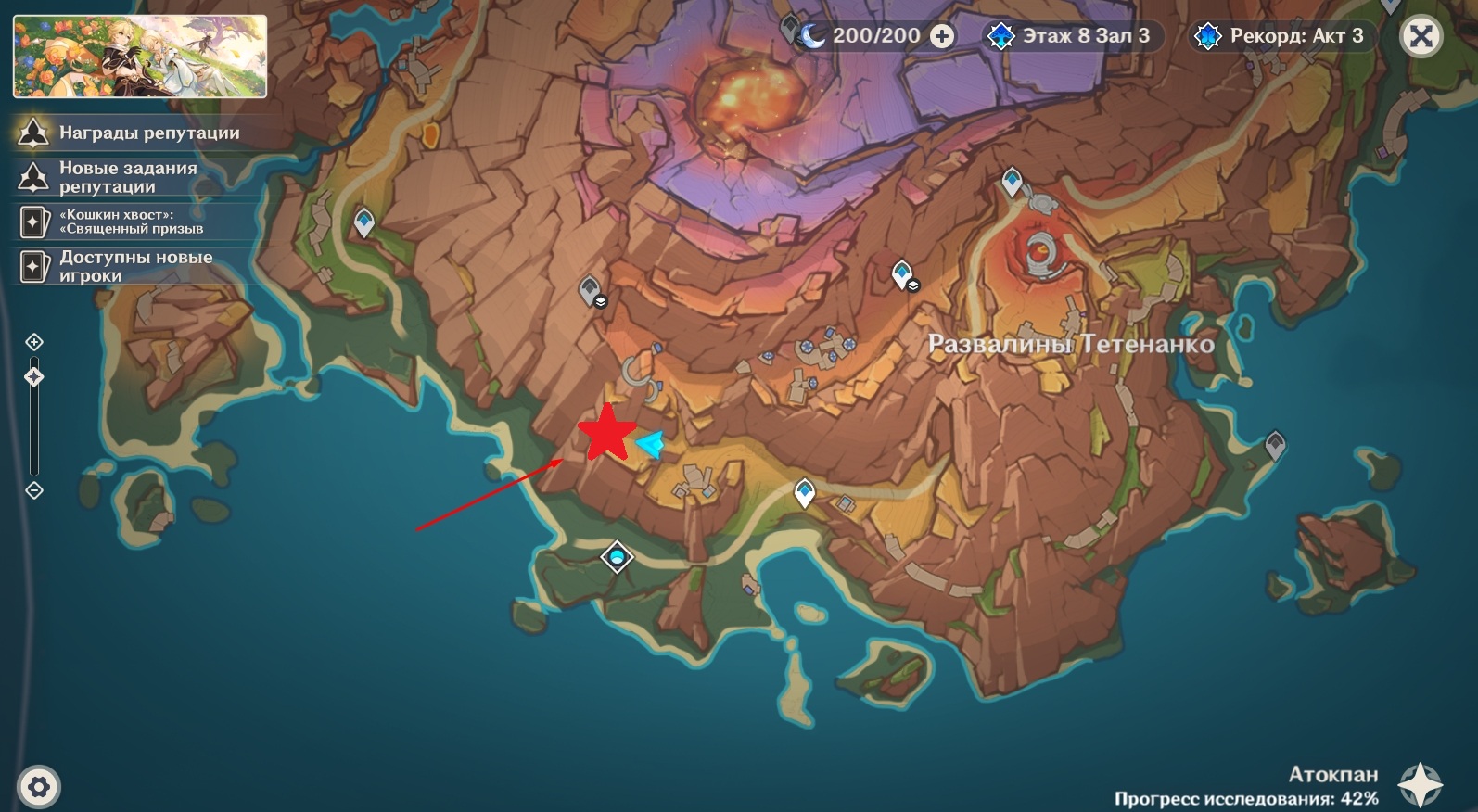Select the blue waypoint with layers badge
Screen dimensions: 1478x812
(903, 274)
